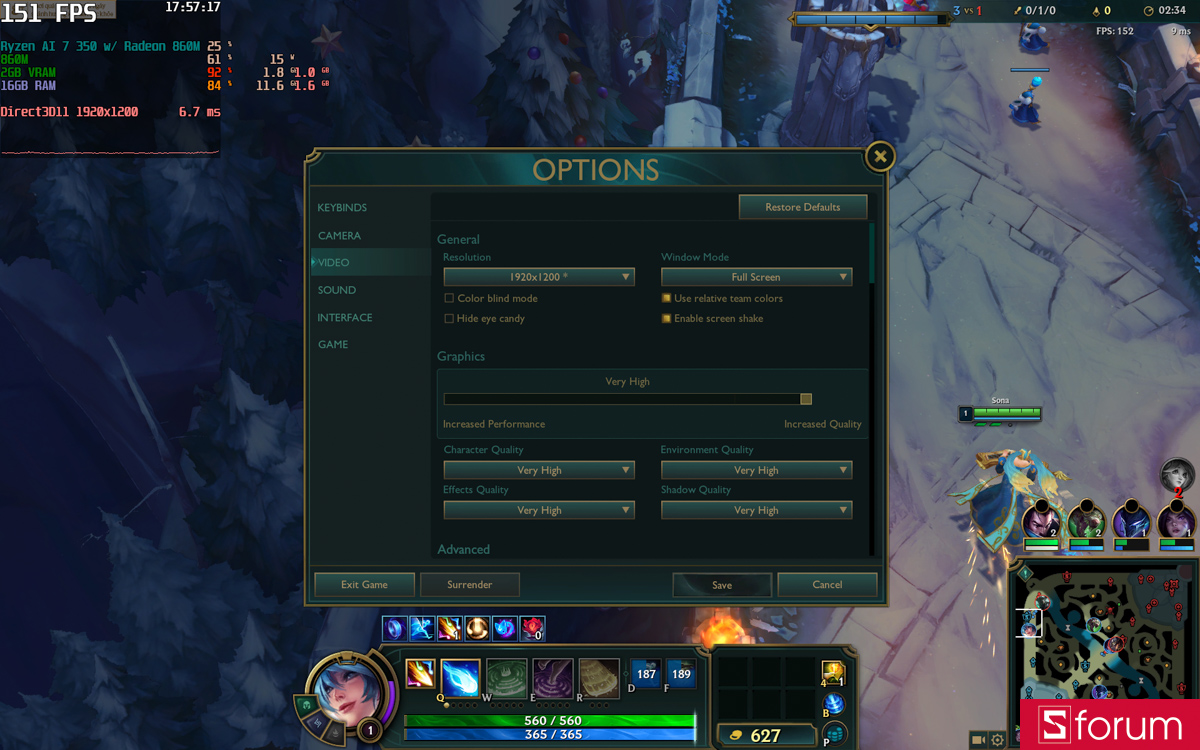Go to the Interface settings section
The width and height of the screenshot is (1200, 750).
tap(345, 318)
